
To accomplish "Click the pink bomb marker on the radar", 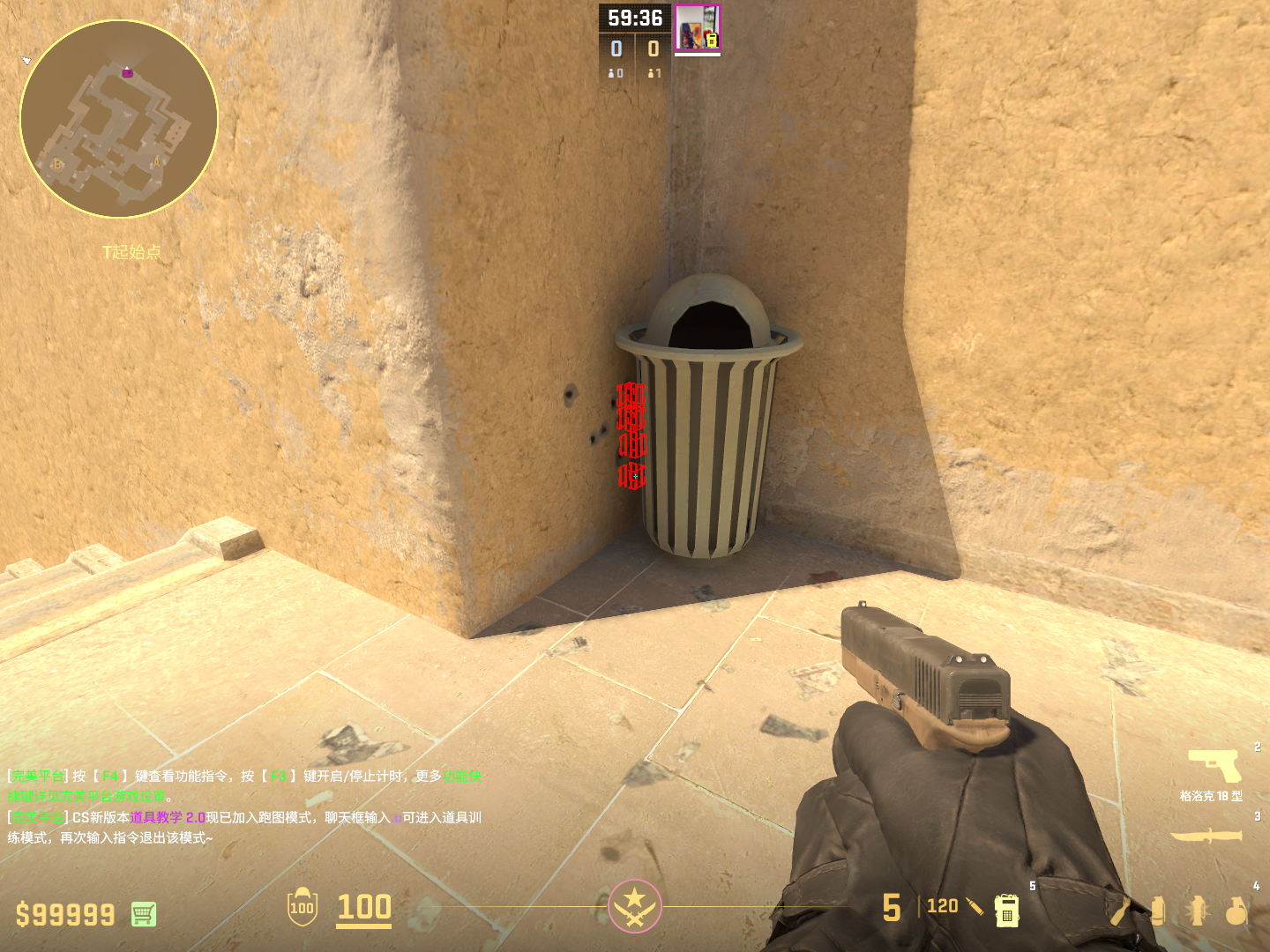I will [128, 73].
